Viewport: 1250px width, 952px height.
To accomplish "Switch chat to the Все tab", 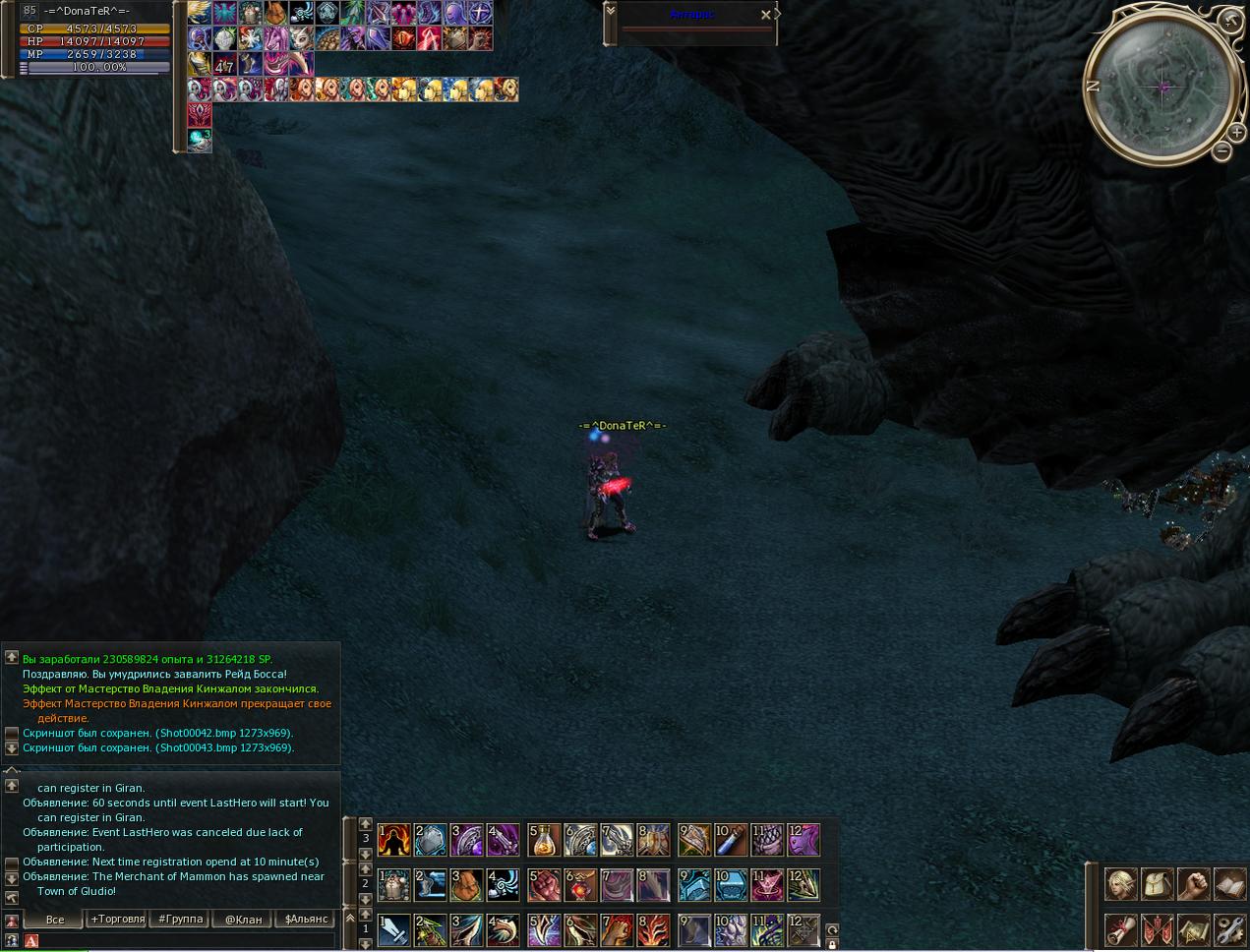I will point(55,920).
